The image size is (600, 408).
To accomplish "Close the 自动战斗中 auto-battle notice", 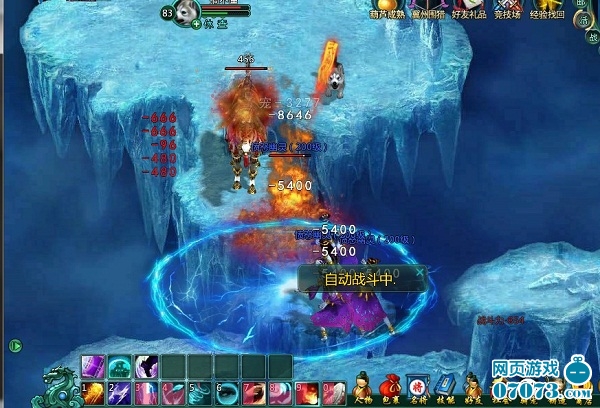I will point(420,270).
